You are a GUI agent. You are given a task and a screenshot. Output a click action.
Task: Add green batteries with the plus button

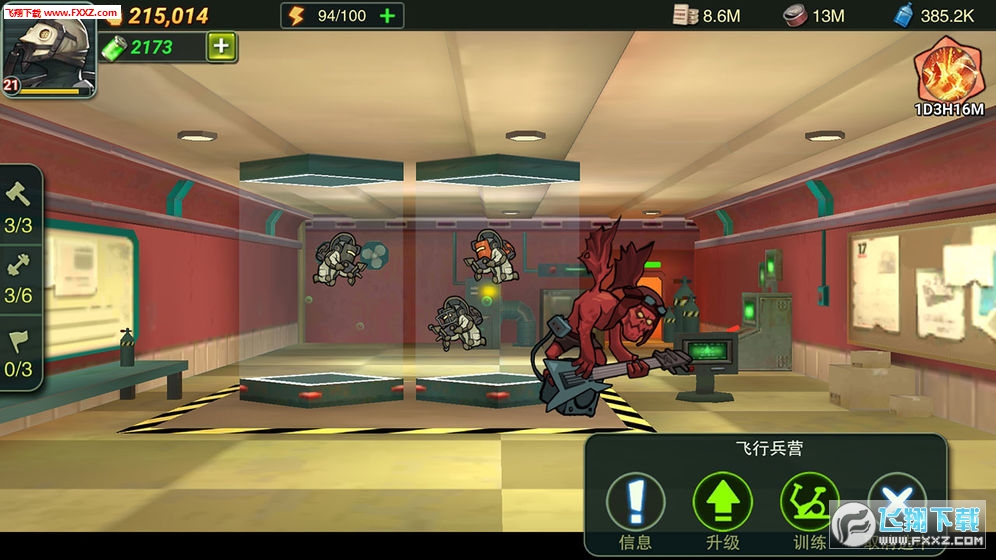coord(222,46)
